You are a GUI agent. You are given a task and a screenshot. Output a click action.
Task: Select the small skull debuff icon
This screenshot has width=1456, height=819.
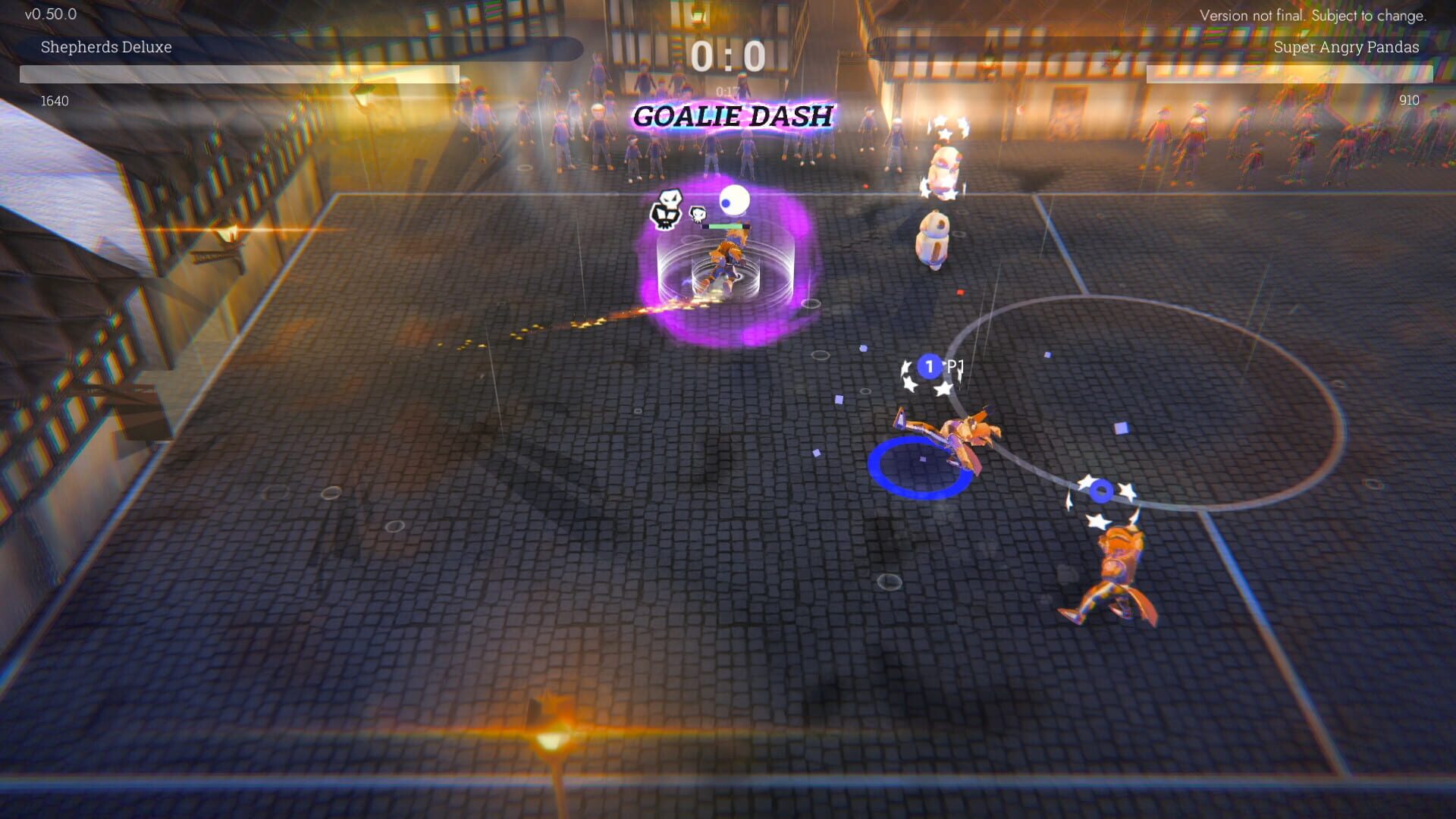coord(698,215)
